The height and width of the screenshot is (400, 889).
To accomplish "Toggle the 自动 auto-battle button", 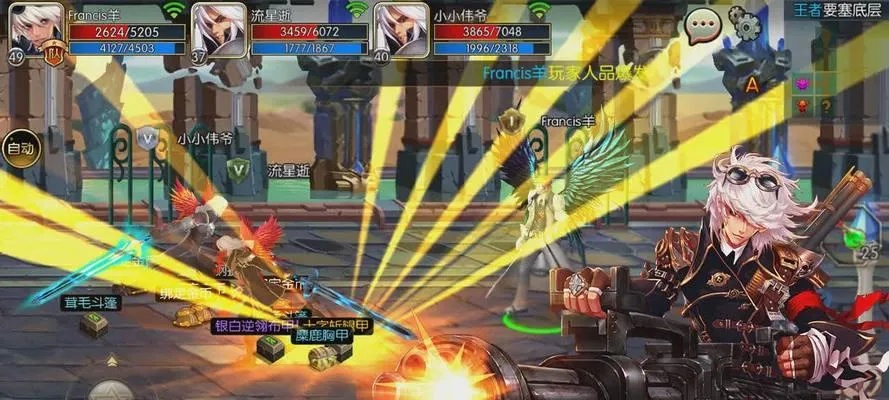I will 20,148.
